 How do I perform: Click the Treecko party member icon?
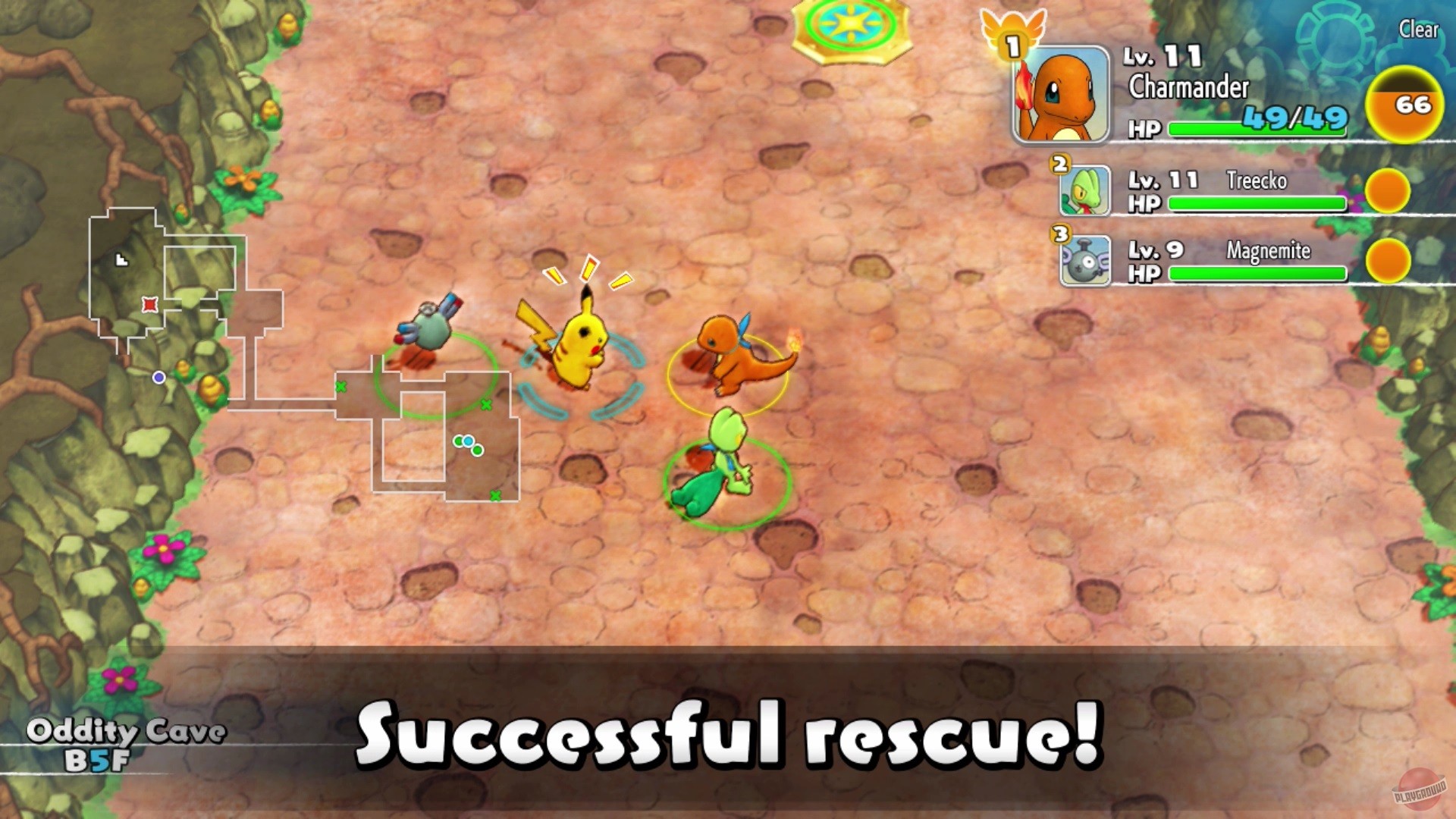(1084, 190)
